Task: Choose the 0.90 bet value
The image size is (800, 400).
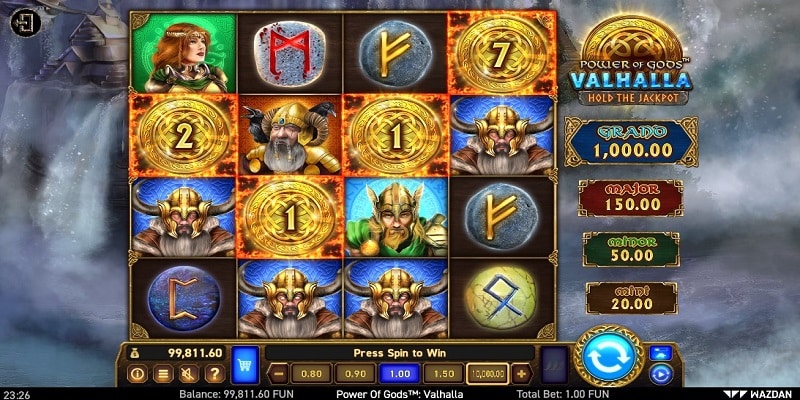Action: coord(354,374)
